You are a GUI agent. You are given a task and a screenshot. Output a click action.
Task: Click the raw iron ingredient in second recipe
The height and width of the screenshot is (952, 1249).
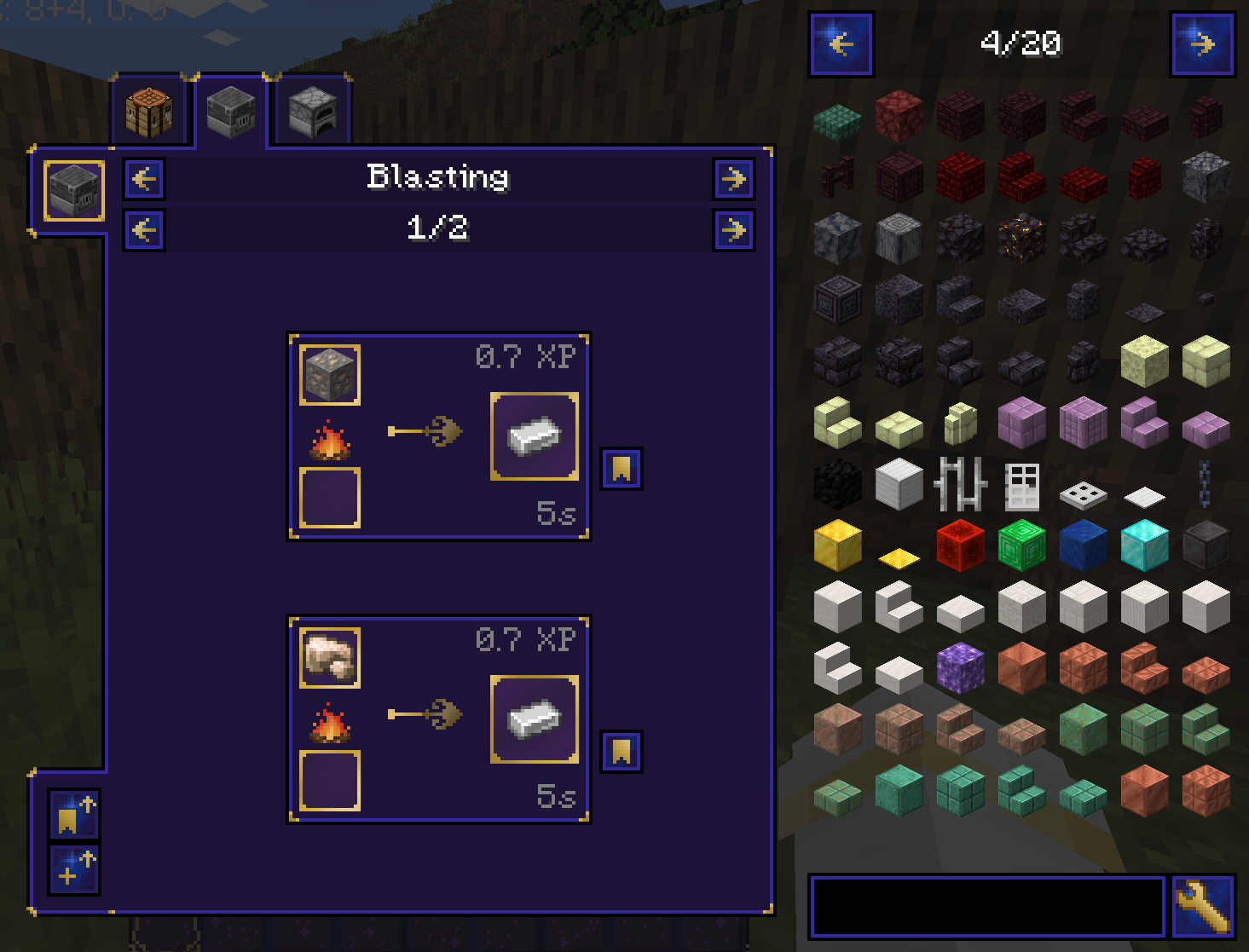click(x=329, y=657)
